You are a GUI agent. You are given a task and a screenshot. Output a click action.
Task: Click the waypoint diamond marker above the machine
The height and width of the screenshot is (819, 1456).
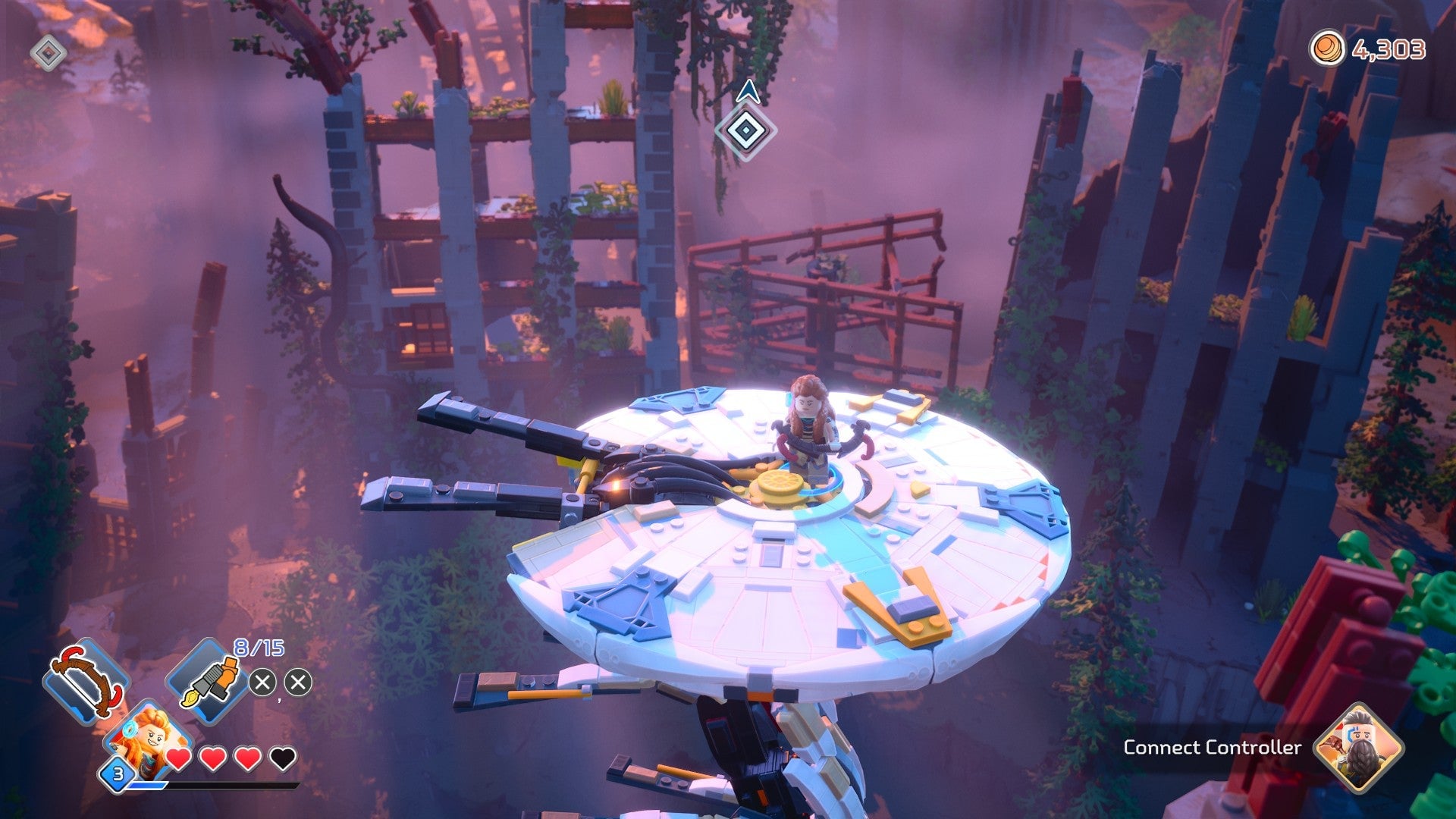coord(747,130)
